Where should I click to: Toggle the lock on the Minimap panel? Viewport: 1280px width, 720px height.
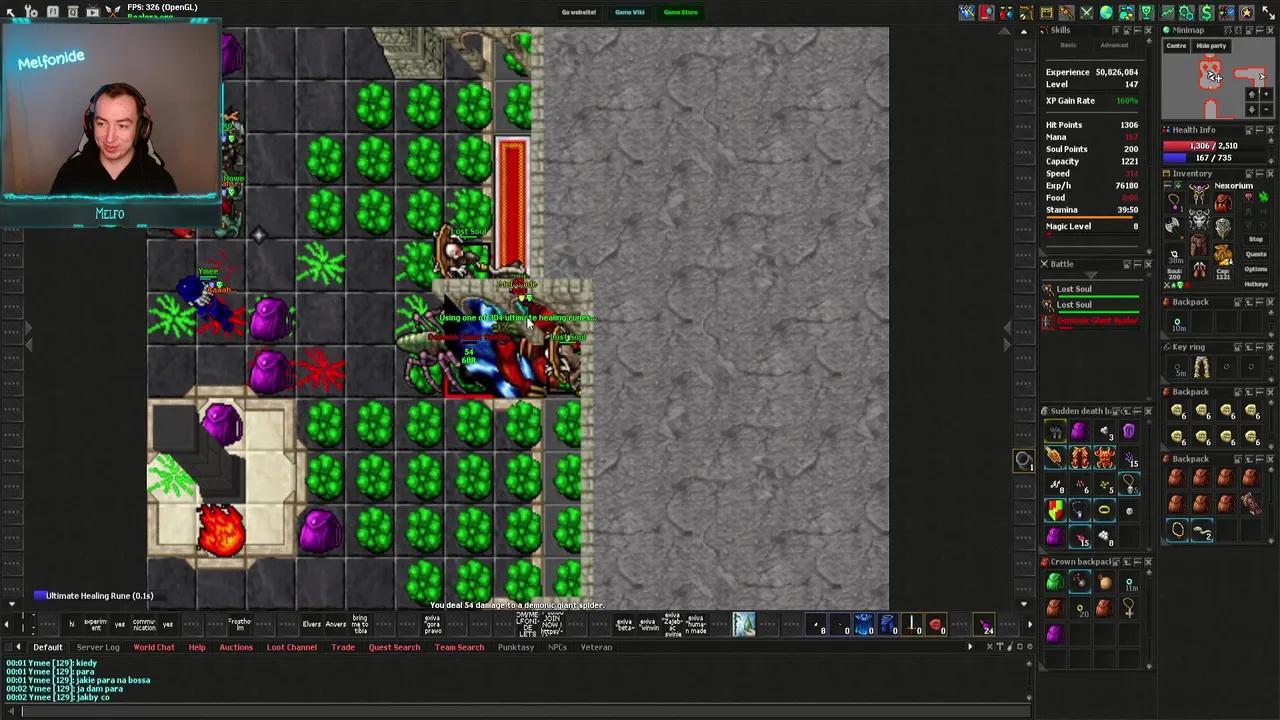click(x=1238, y=30)
